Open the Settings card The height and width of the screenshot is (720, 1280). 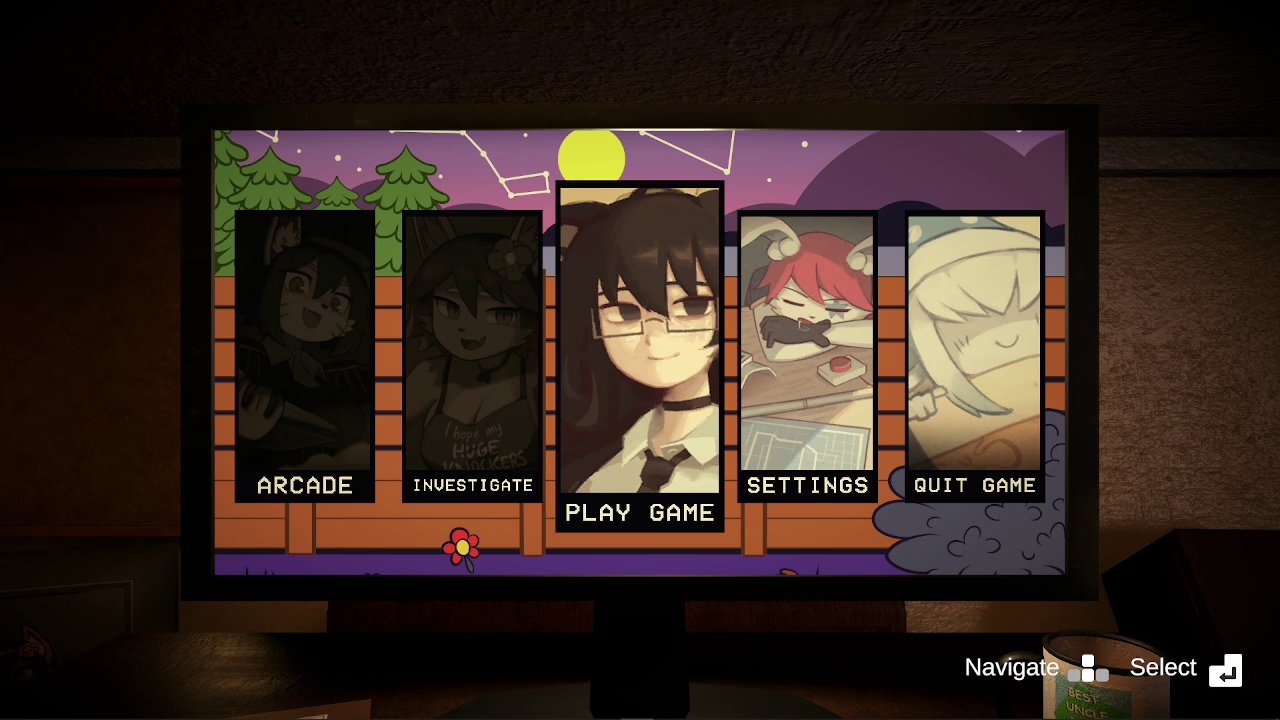click(807, 356)
